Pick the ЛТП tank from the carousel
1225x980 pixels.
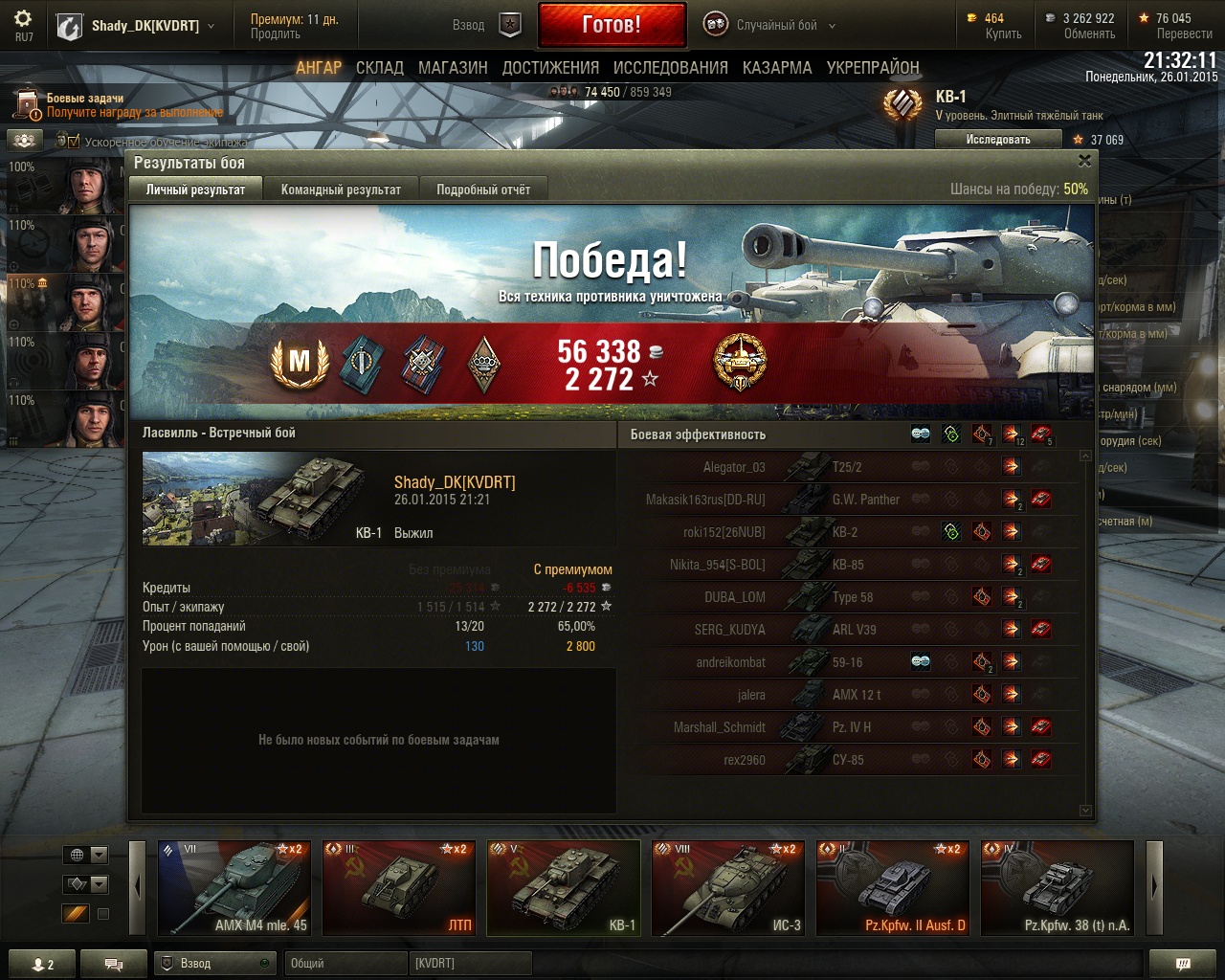[399, 888]
